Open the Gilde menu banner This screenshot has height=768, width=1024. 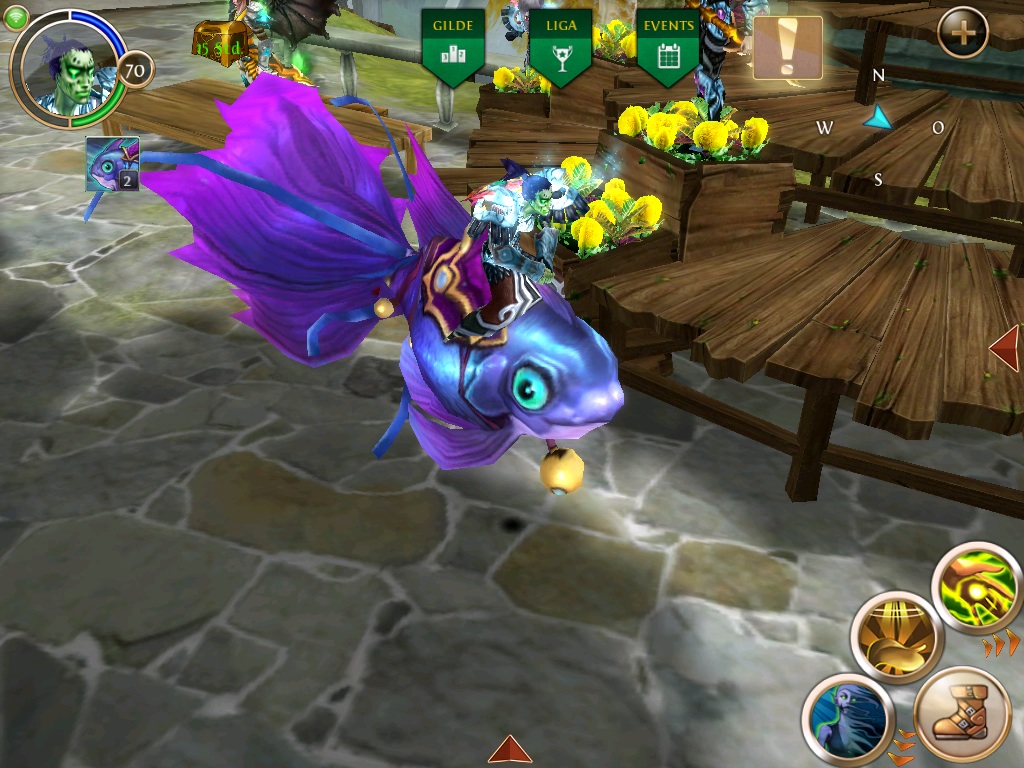coord(453,47)
